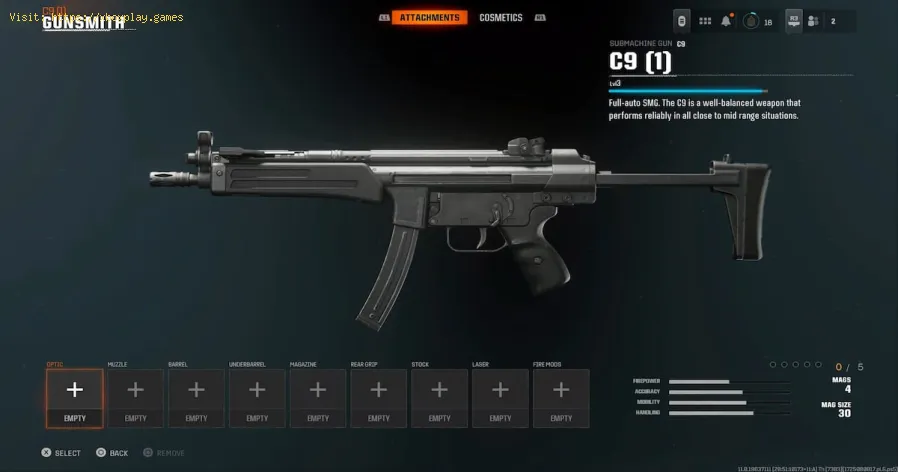
Task: Open the Fire Mods attachment slot
Action: pos(561,398)
